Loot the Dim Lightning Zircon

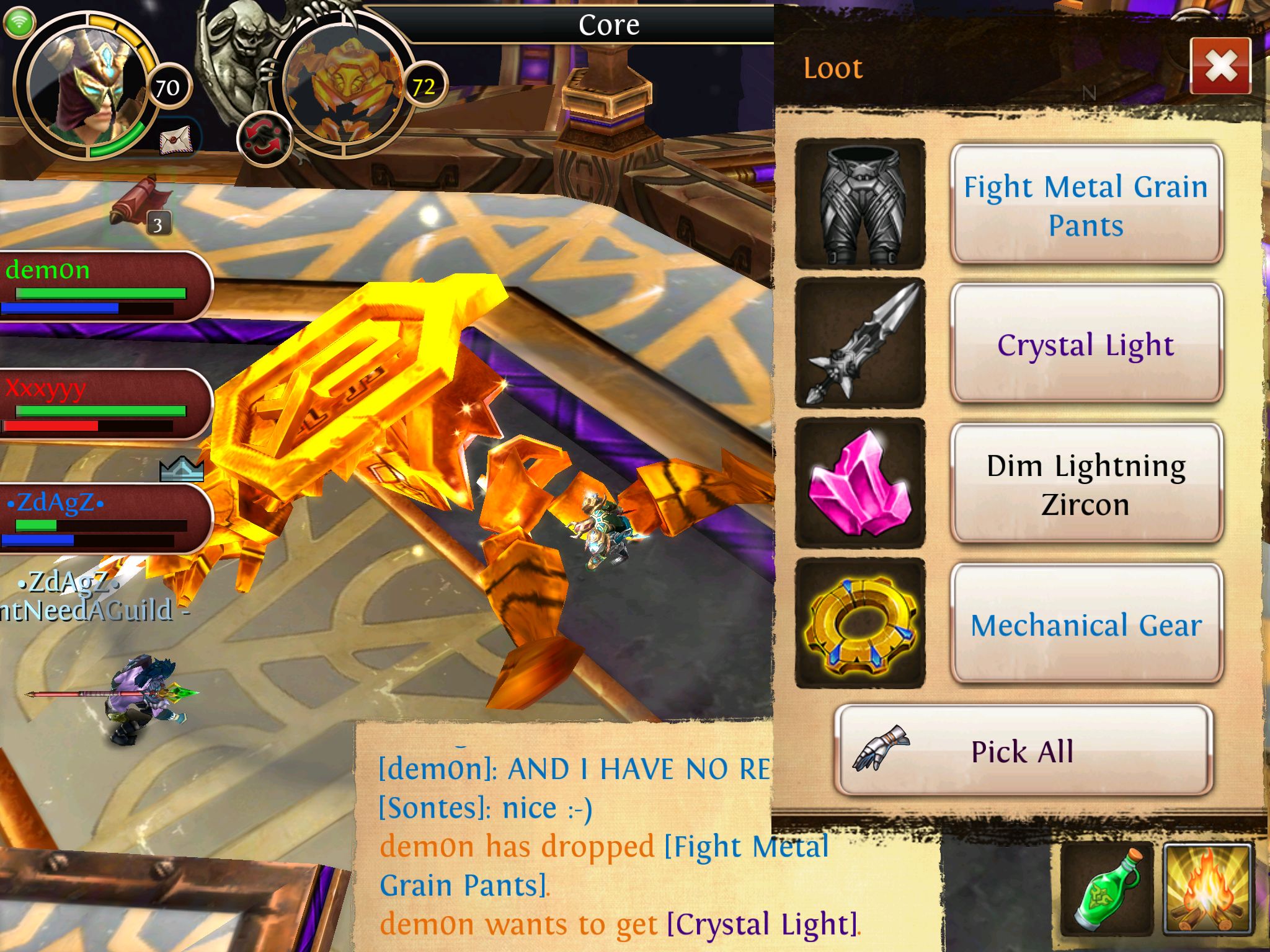pos(1086,484)
